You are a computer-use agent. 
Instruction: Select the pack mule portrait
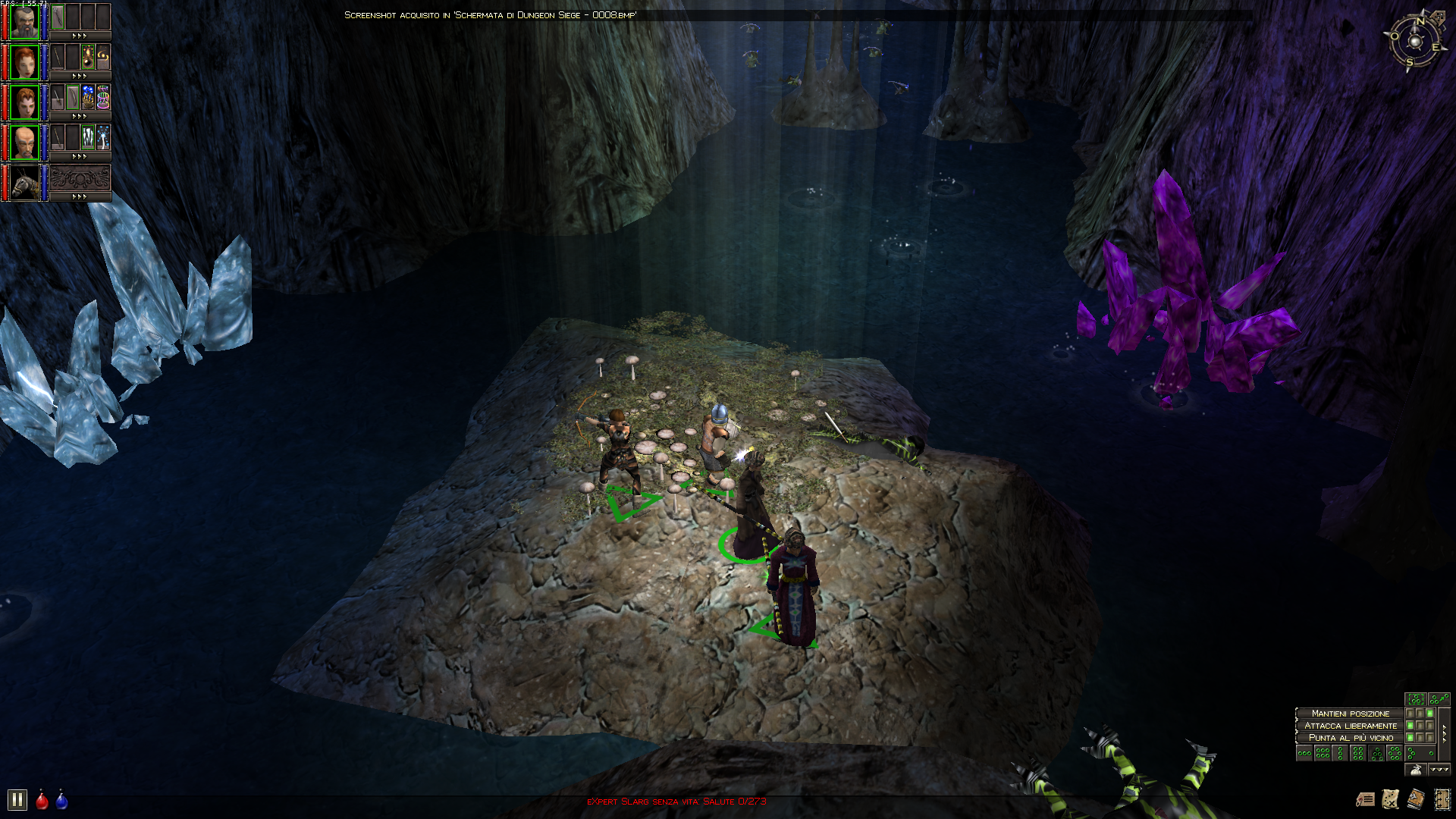point(24,183)
